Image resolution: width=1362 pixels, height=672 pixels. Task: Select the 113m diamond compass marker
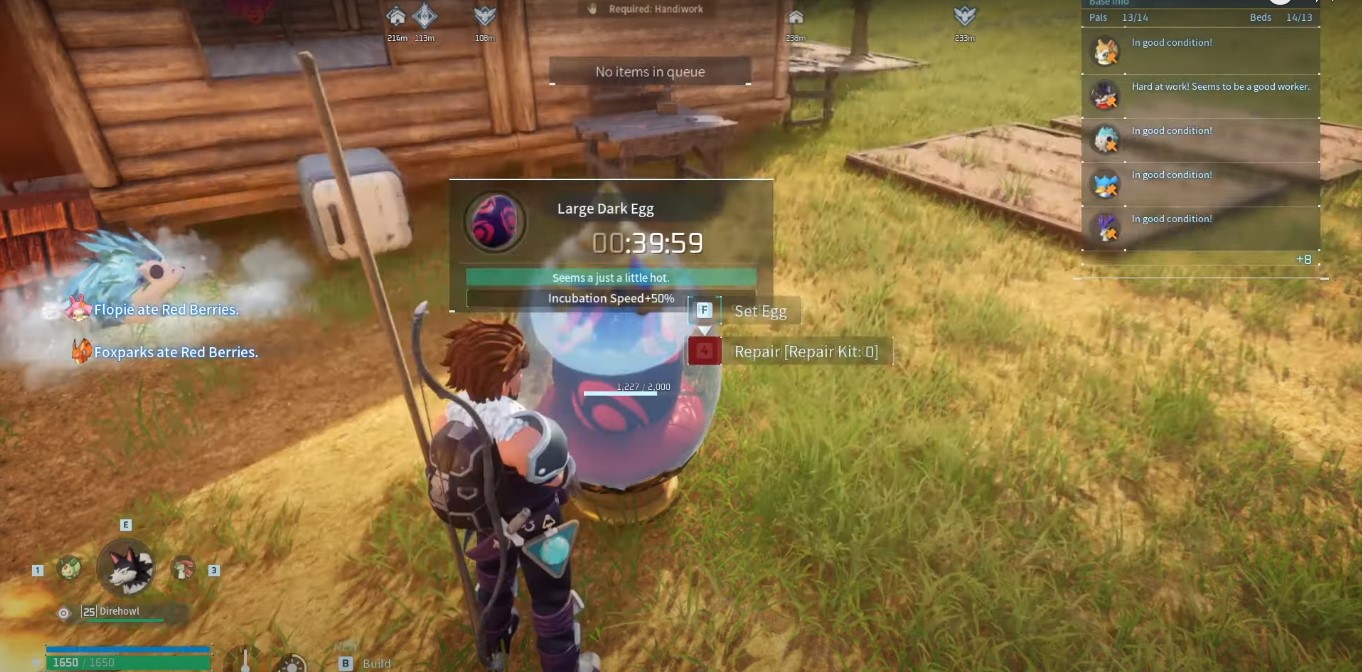pyautogui.click(x=425, y=16)
